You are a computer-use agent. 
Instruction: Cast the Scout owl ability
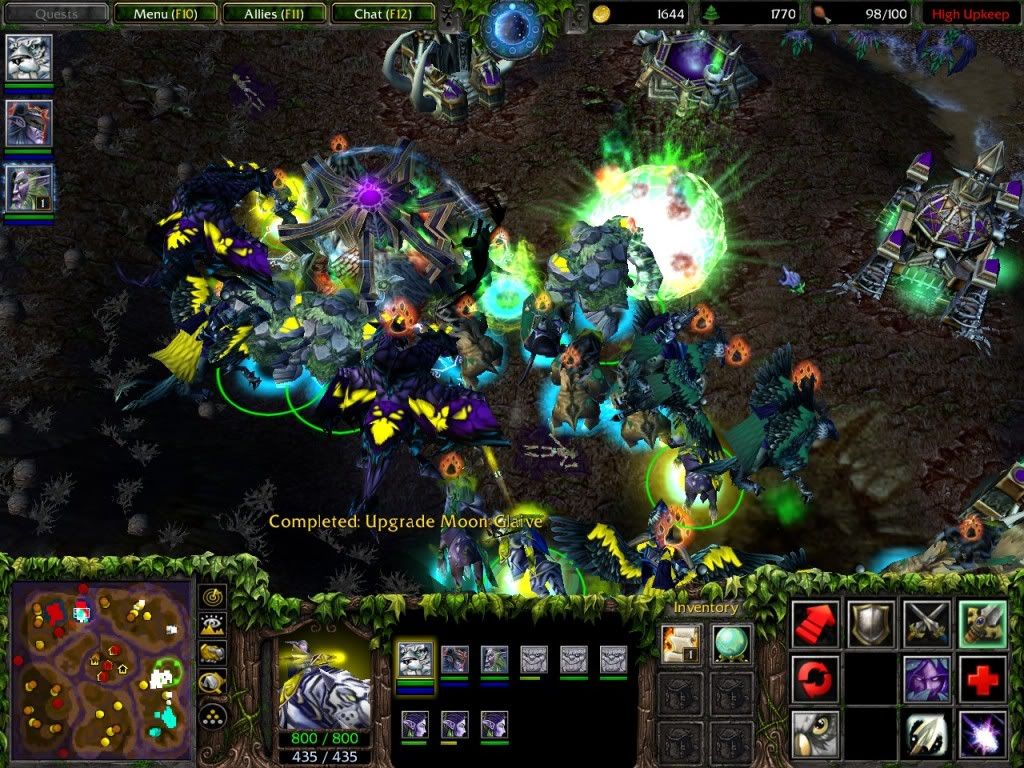pyautogui.click(x=815, y=734)
